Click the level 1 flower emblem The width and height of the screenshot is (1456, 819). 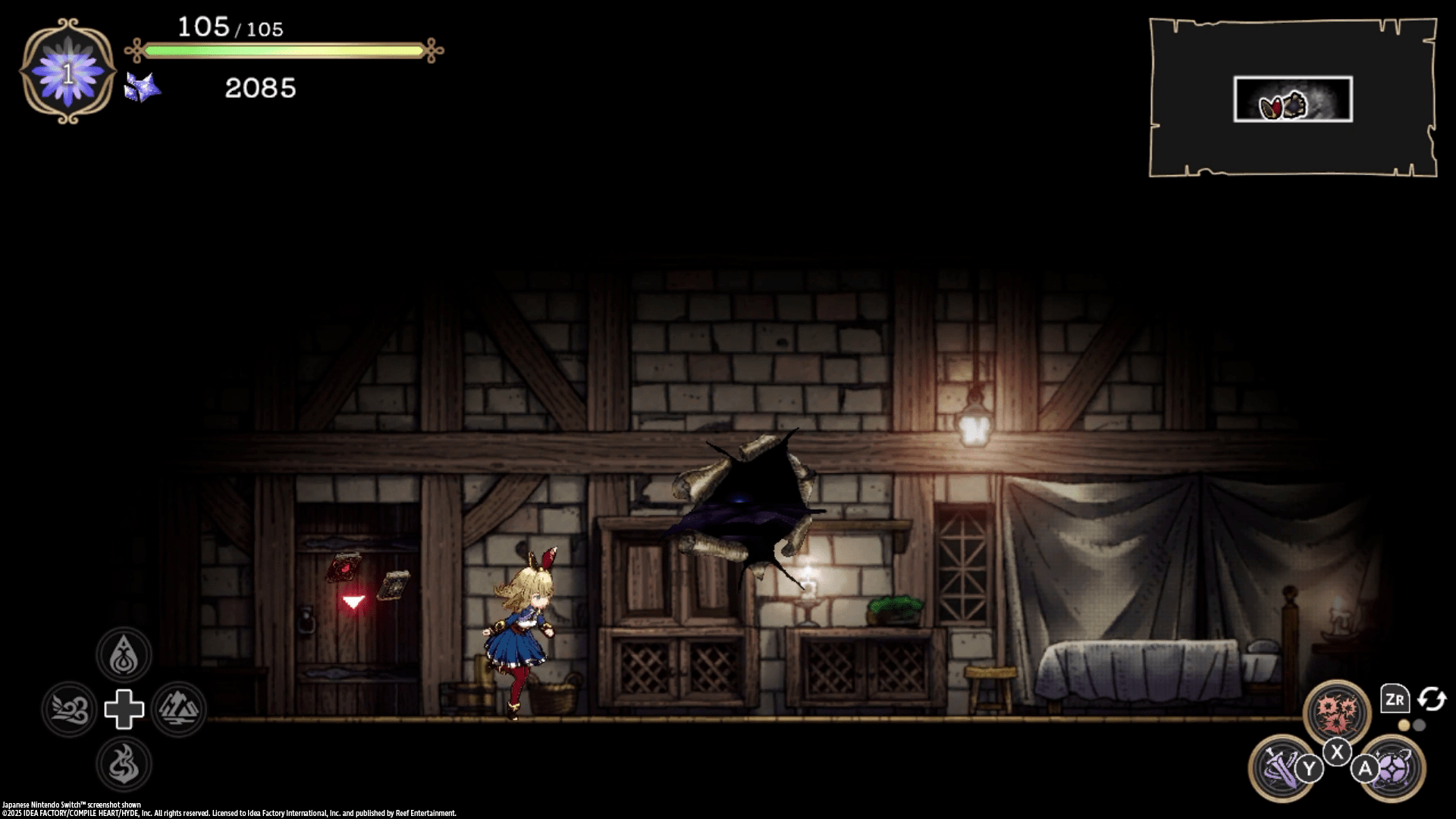pos(67,73)
